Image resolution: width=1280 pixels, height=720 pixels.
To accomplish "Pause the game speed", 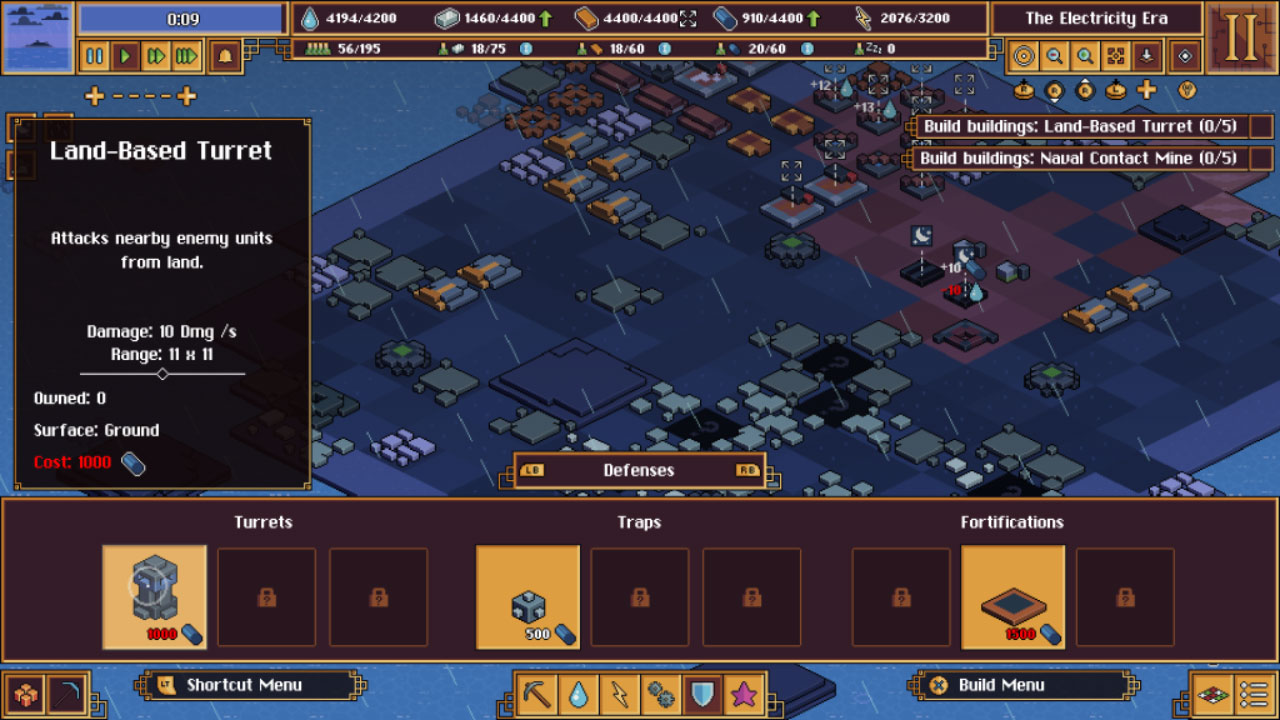I will [95, 56].
